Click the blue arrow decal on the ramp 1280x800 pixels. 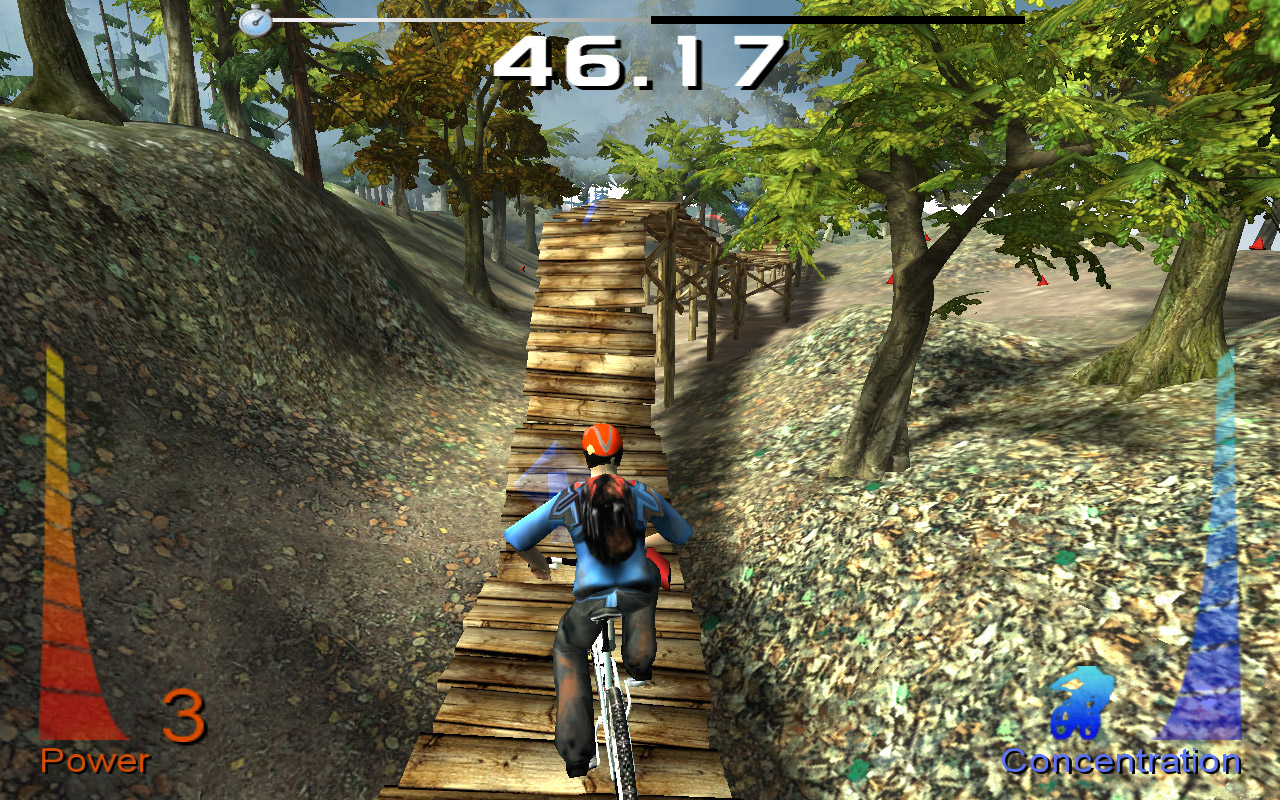pyautogui.click(x=547, y=470)
